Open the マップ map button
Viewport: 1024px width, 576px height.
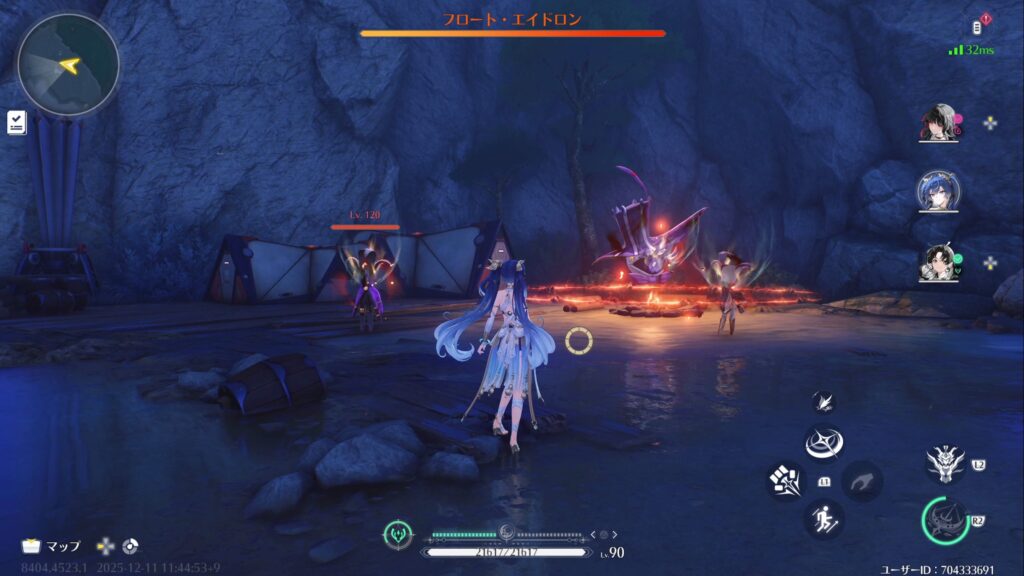52,546
